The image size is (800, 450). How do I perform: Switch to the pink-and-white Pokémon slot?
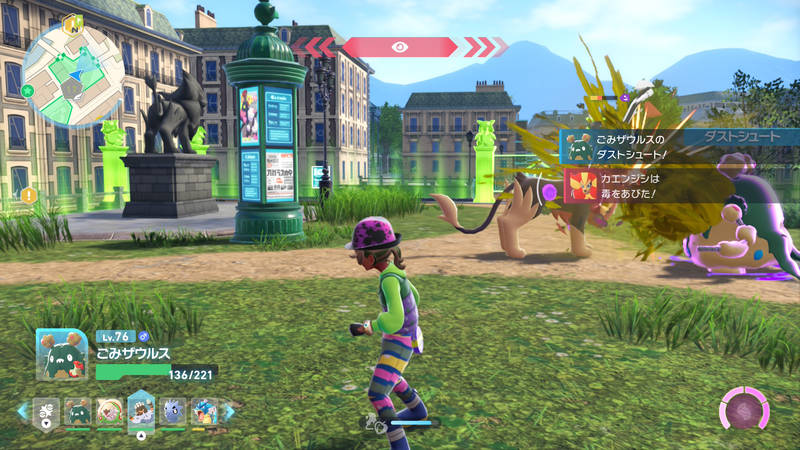[x=109, y=411]
